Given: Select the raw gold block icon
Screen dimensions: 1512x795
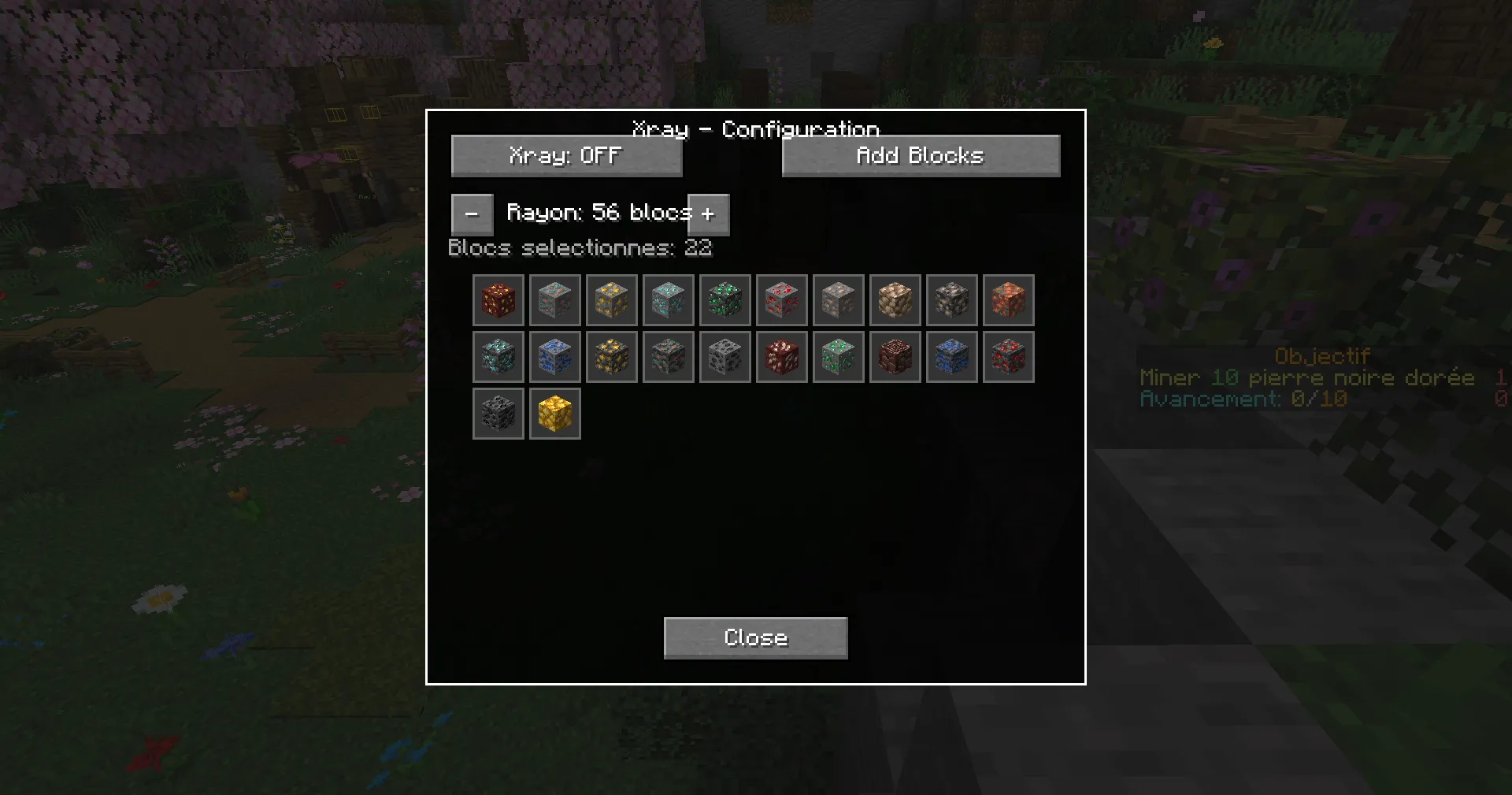Looking at the screenshot, I should (x=555, y=413).
